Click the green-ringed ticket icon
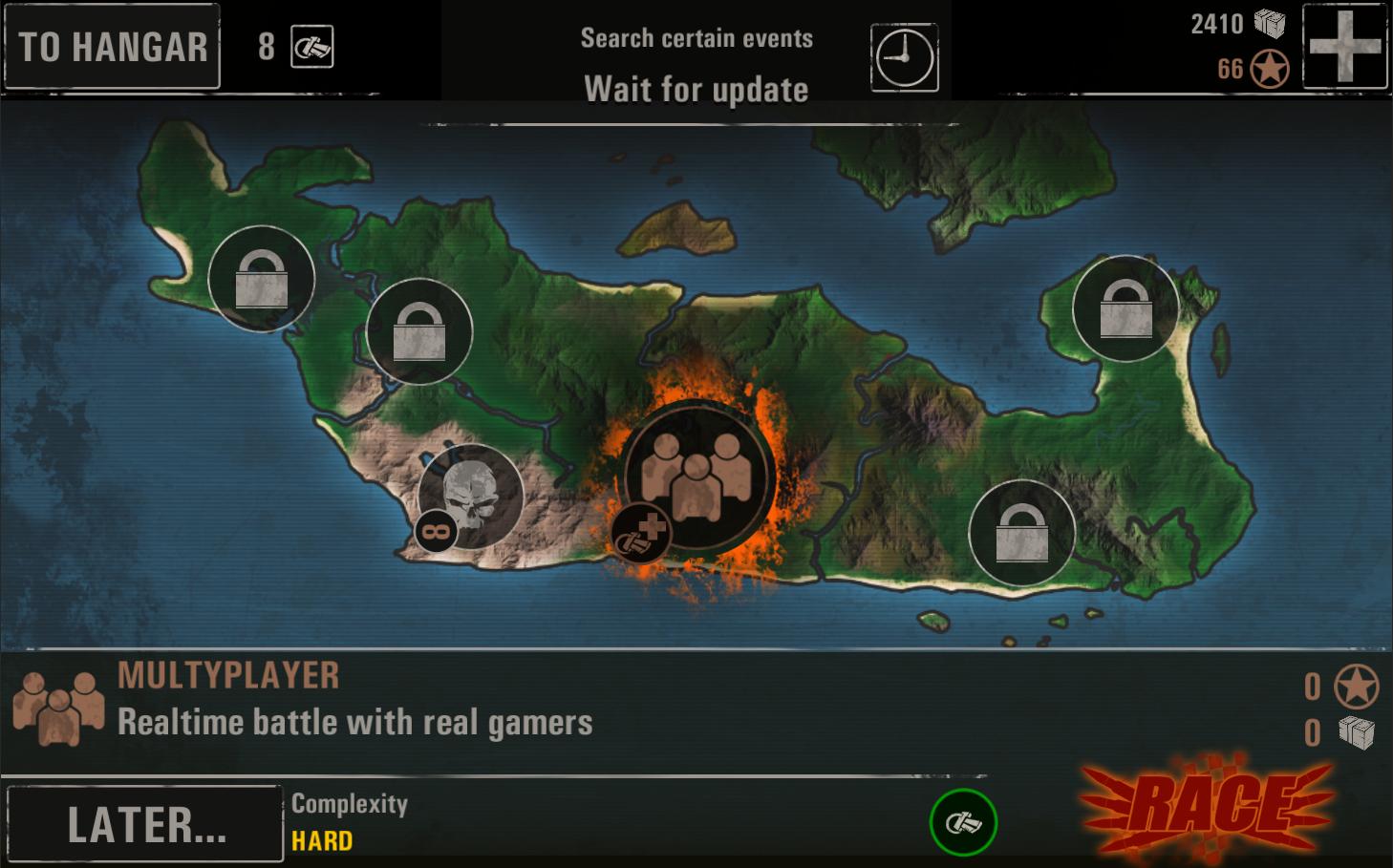 [962, 822]
